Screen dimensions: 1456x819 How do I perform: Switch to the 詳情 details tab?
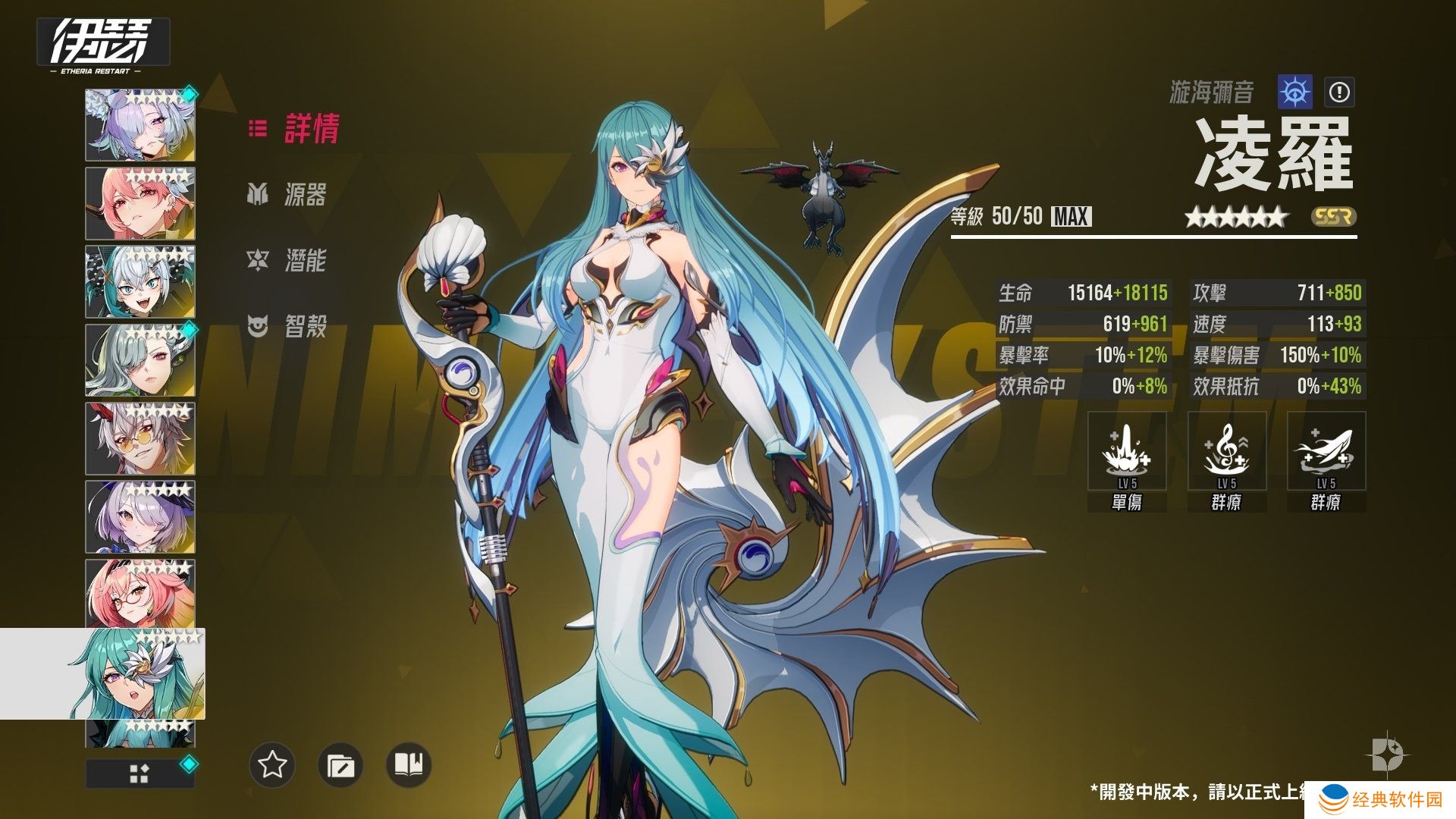[x=295, y=129]
